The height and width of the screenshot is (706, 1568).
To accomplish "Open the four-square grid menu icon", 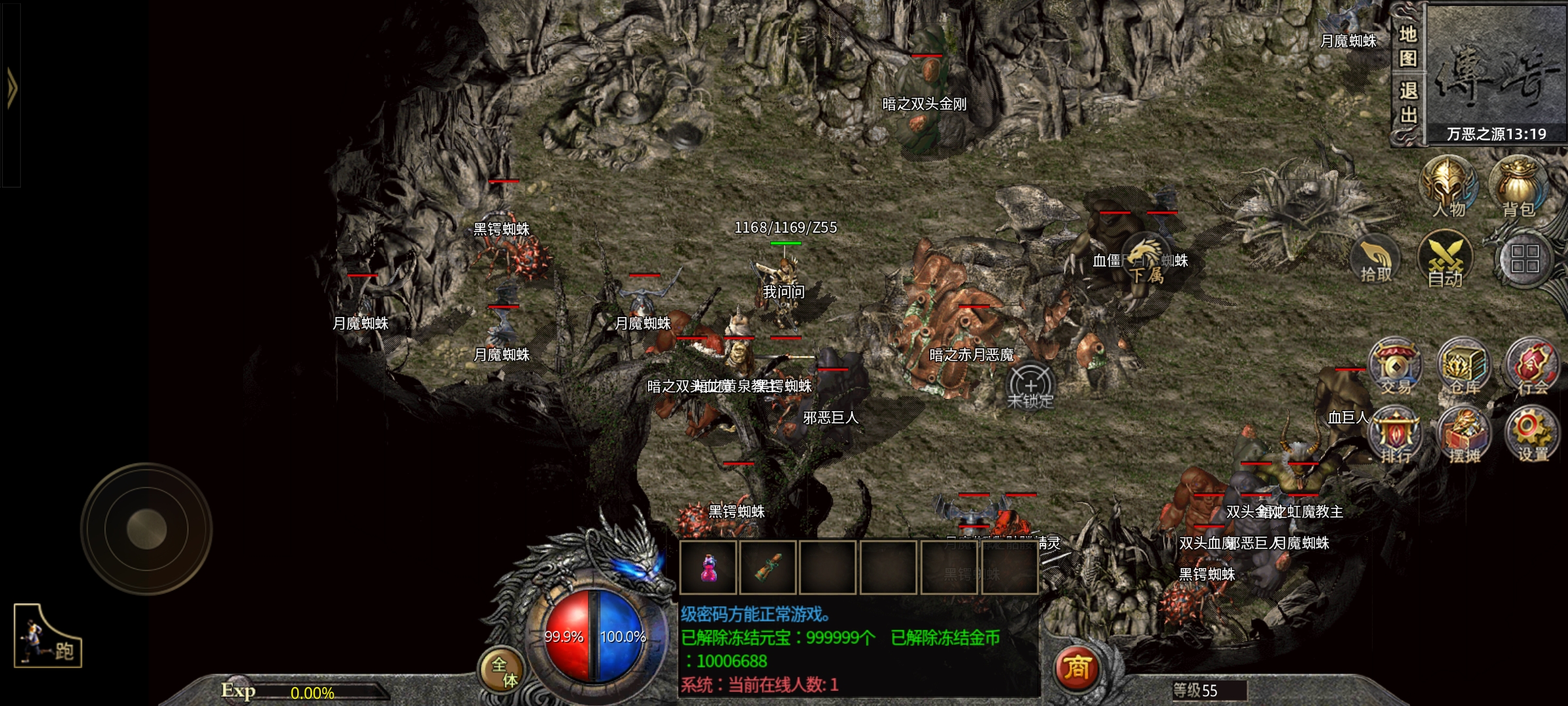I will point(1525,259).
